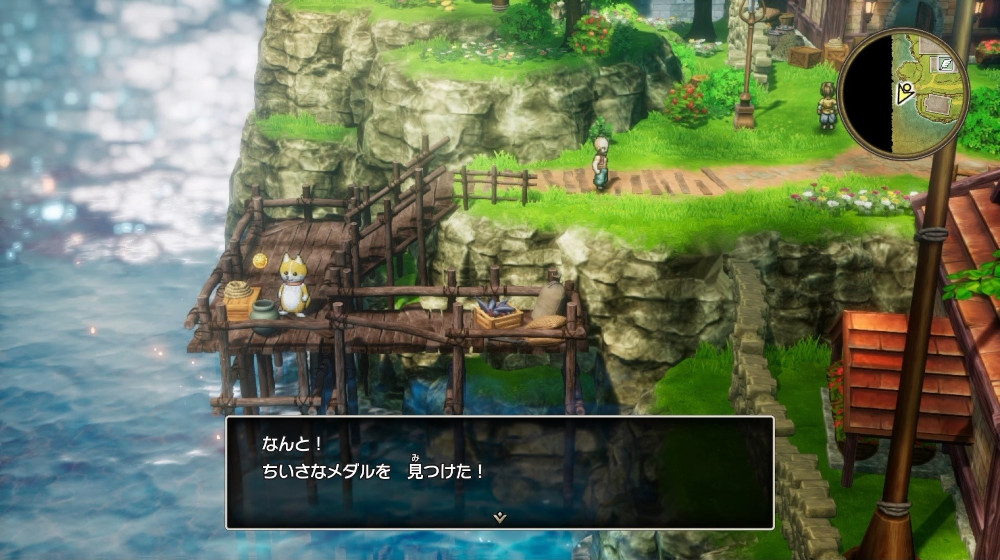Click the small medal message box
The width and height of the screenshot is (1000, 560).
(499, 471)
